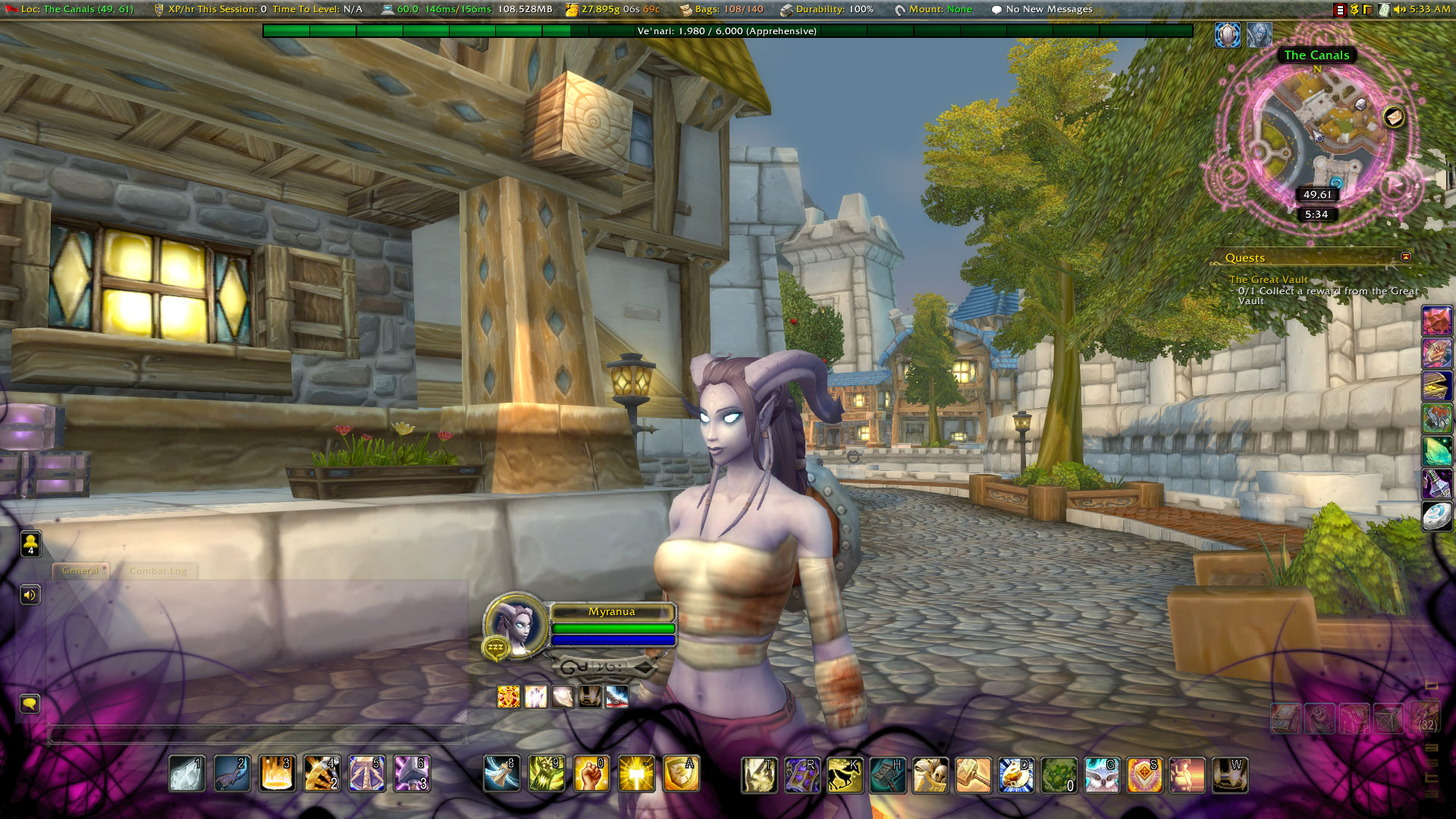Screen dimensions: 1456x819
Task: Open the Bags 108/140 display
Action: pyautogui.click(x=721, y=9)
